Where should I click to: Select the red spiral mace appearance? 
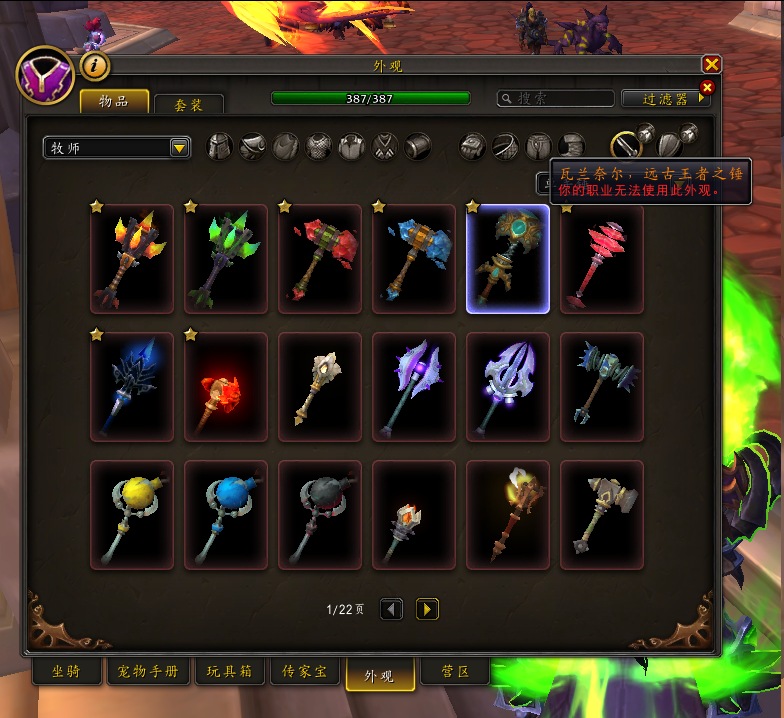click(601, 259)
